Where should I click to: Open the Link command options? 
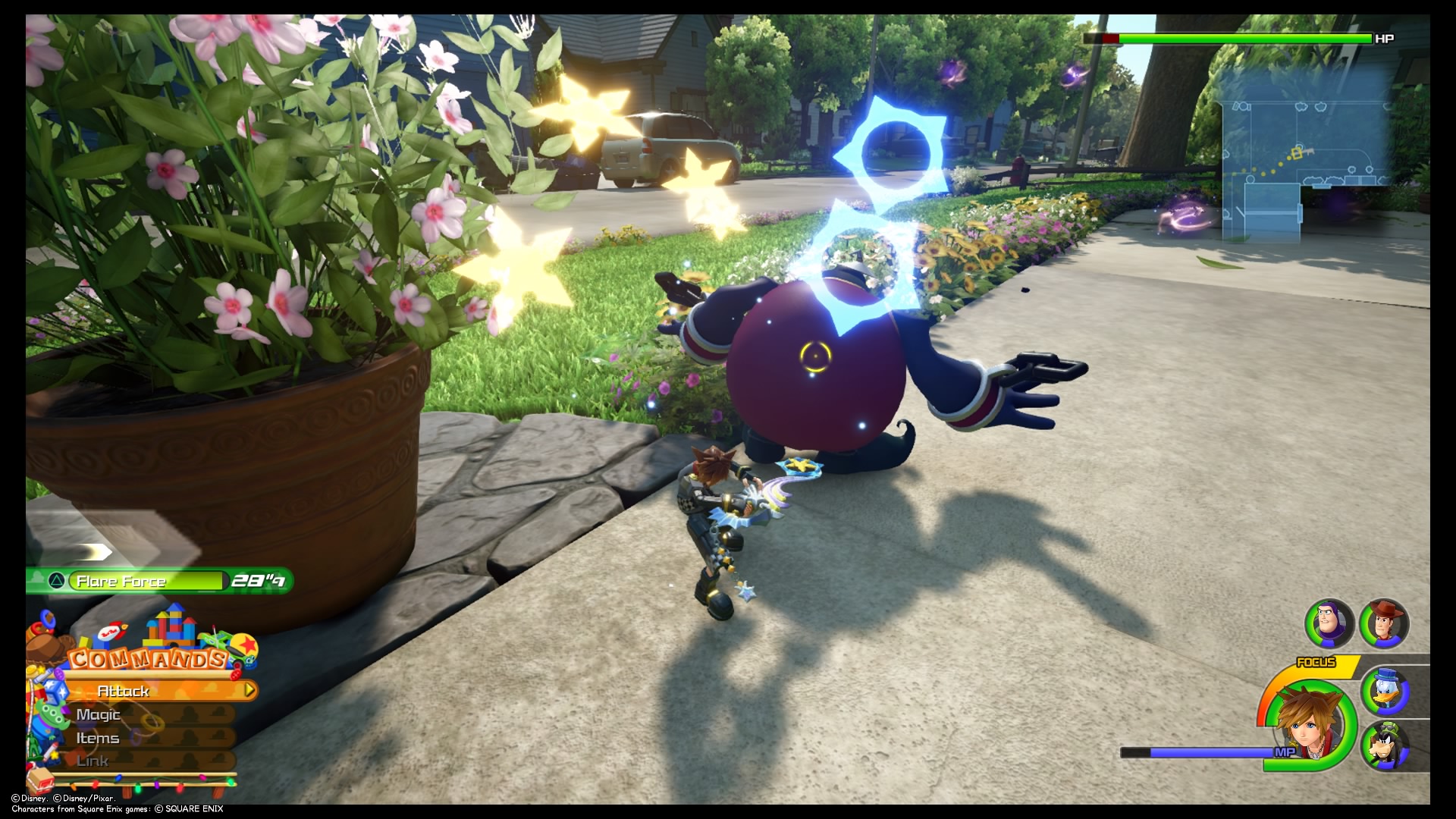coord(91,761)
